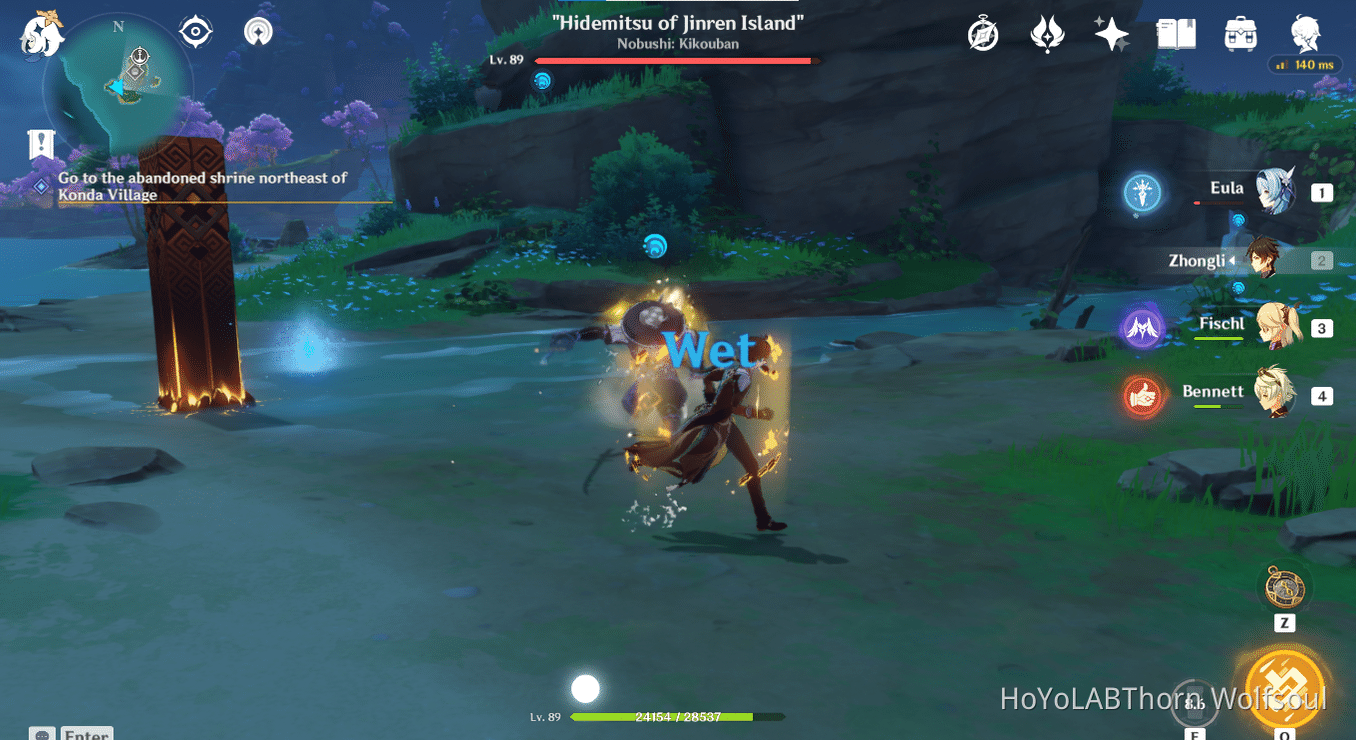Click the Hidemitsu of Jinren Island title
The height and width of the screenshot is (740, 1356).
coord(676,23)
